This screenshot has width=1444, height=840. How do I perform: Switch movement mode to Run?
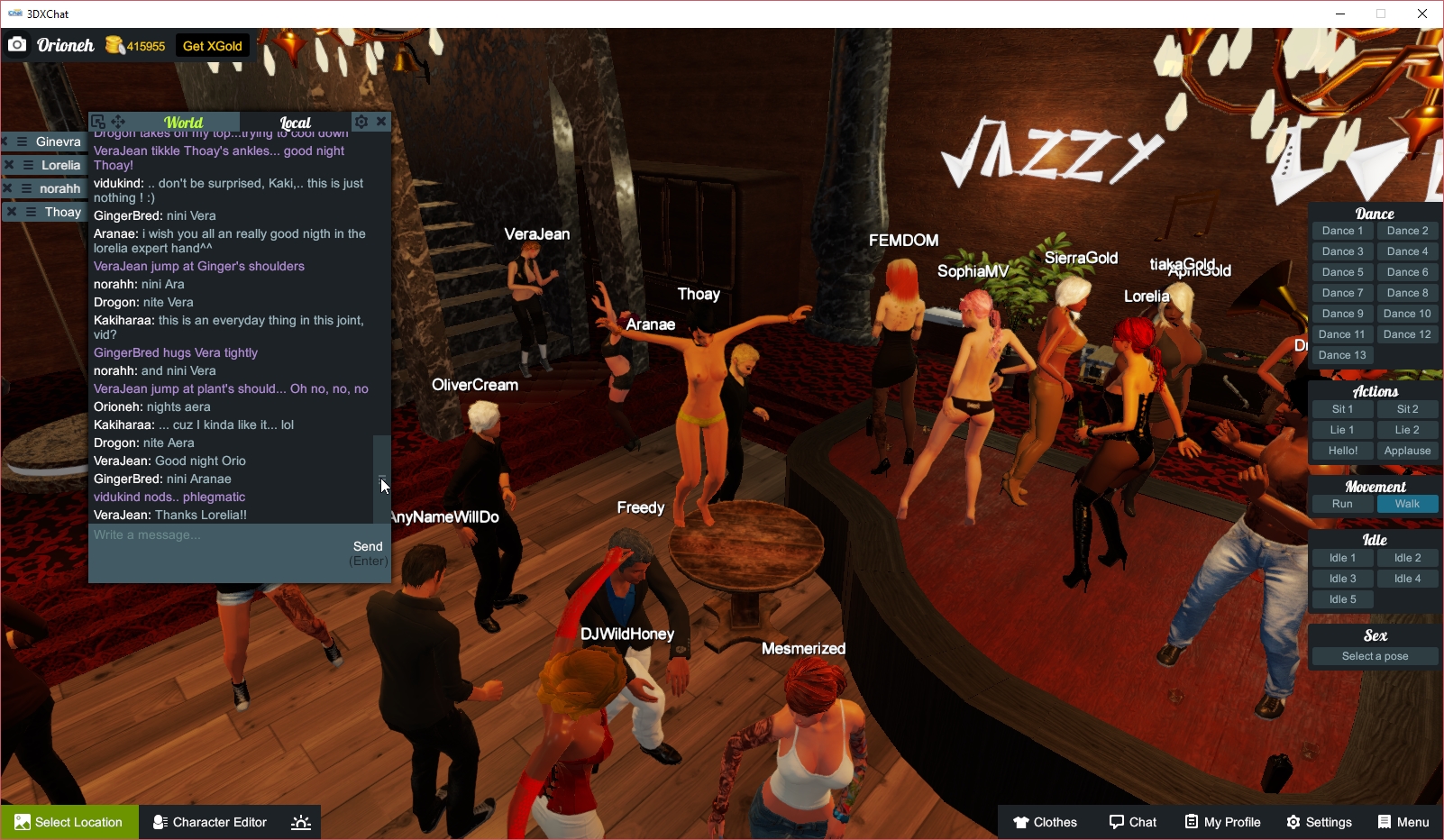point(1341,504)
